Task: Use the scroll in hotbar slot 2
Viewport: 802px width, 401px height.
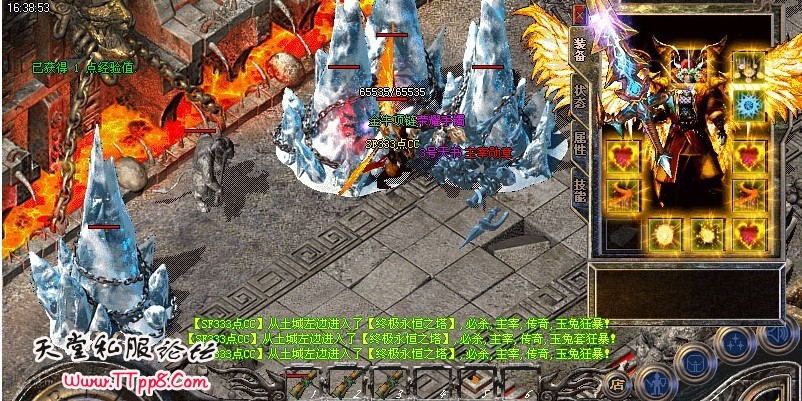Action: (345, 382)
